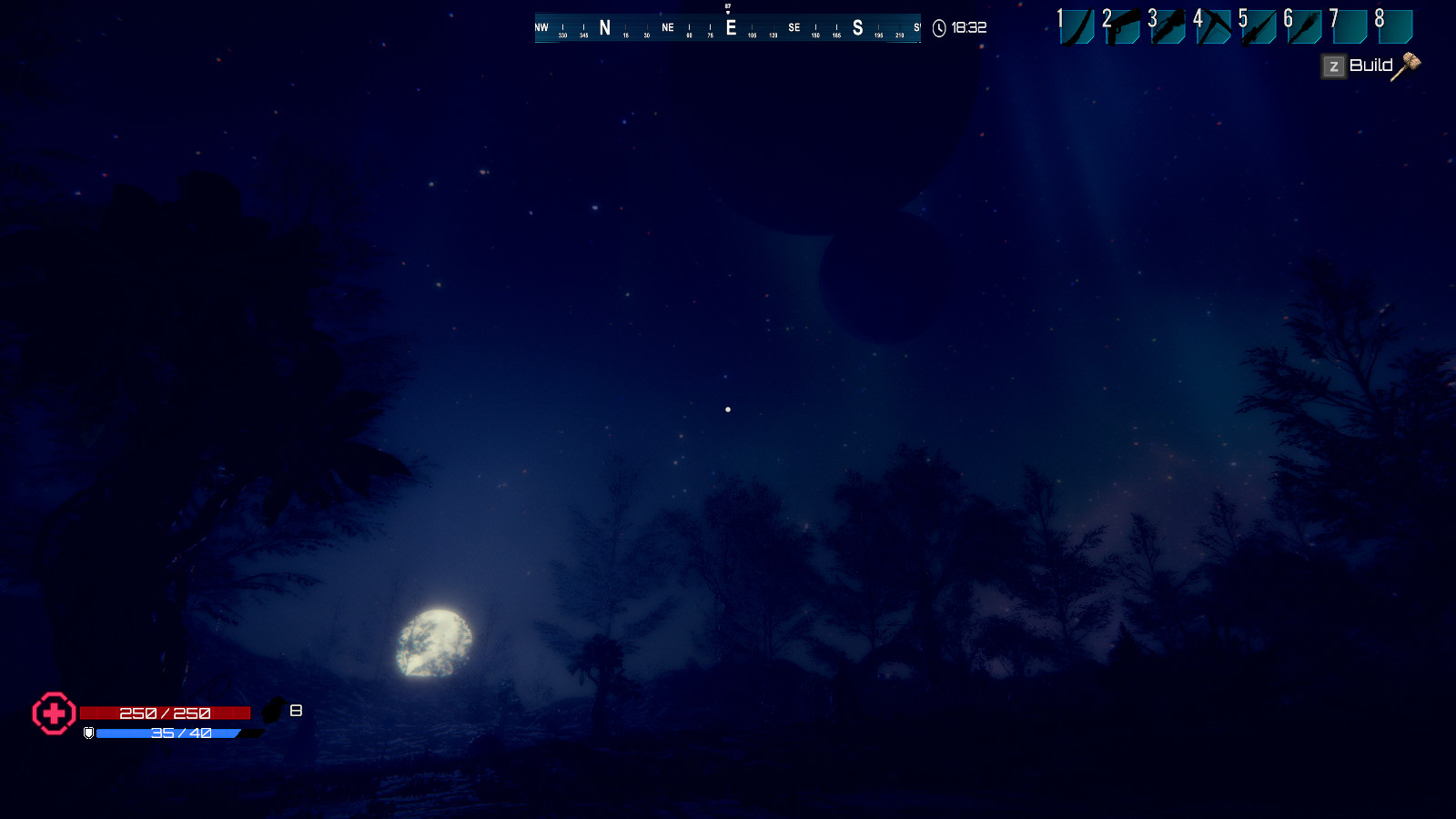Select the pickaxe in hotbar slot 4
This screenshot has width=1456, height=819.
[x=1214, y=26]
